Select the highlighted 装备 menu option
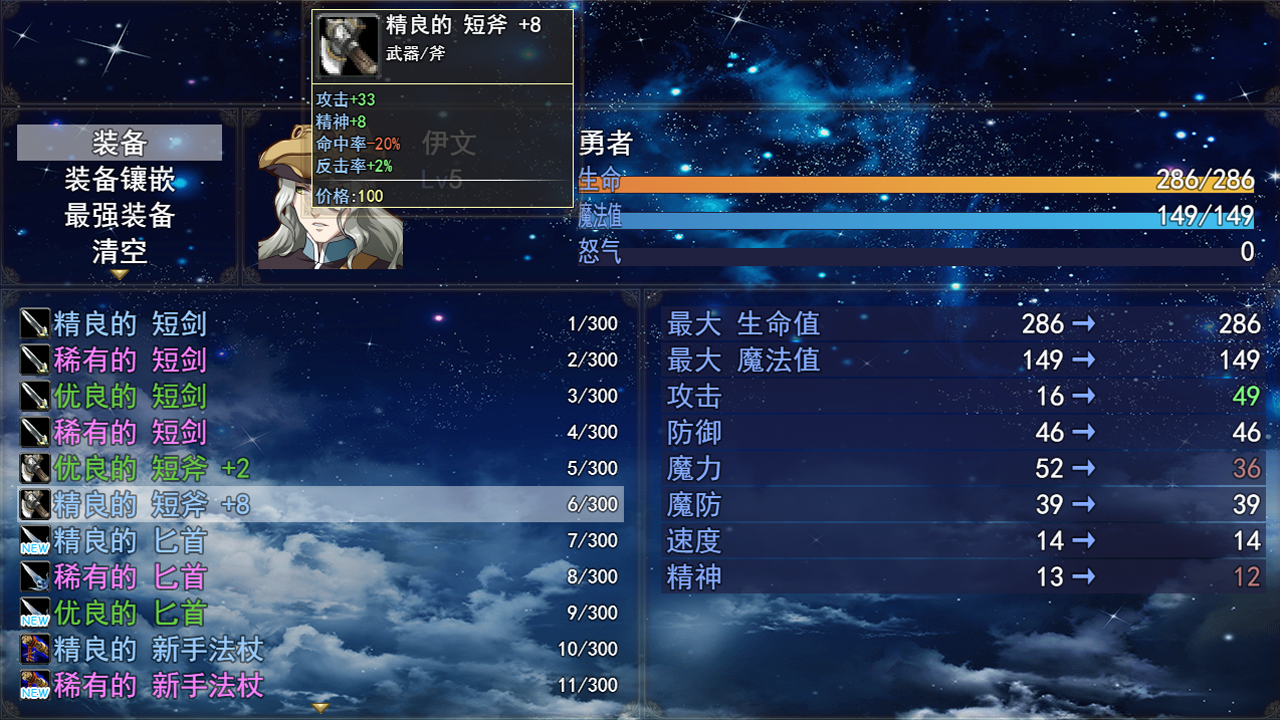1280x720 pixels. (118, 142)
